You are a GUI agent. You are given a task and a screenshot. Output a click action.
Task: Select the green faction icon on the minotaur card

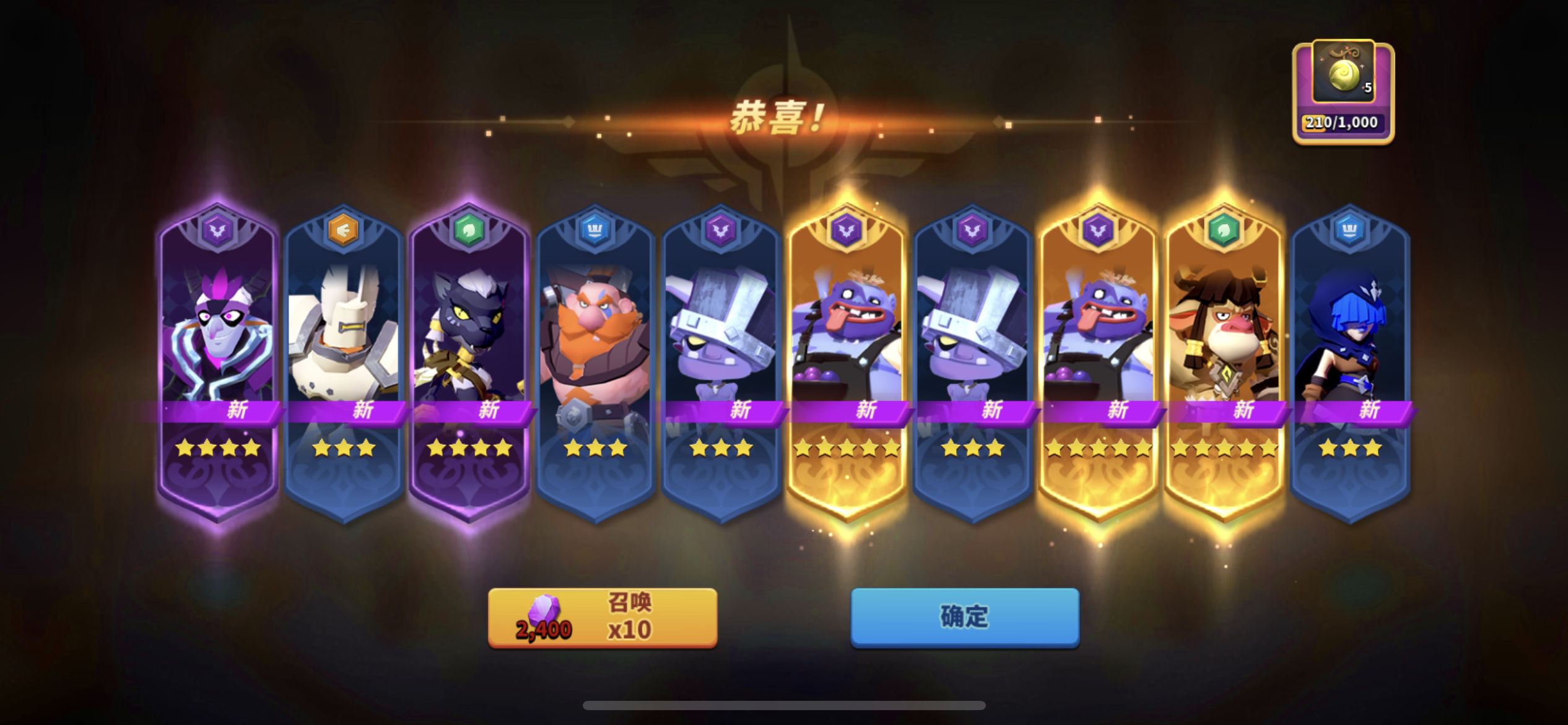point(1225,229)
